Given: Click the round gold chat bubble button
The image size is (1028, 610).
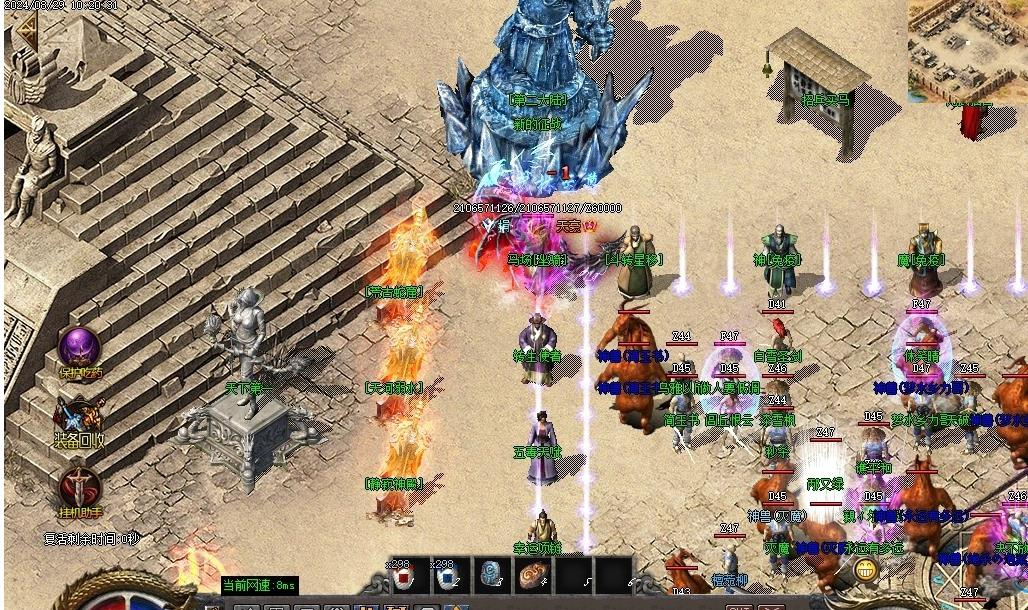Looking at the screenshot, I should click(x=866, y=570).
